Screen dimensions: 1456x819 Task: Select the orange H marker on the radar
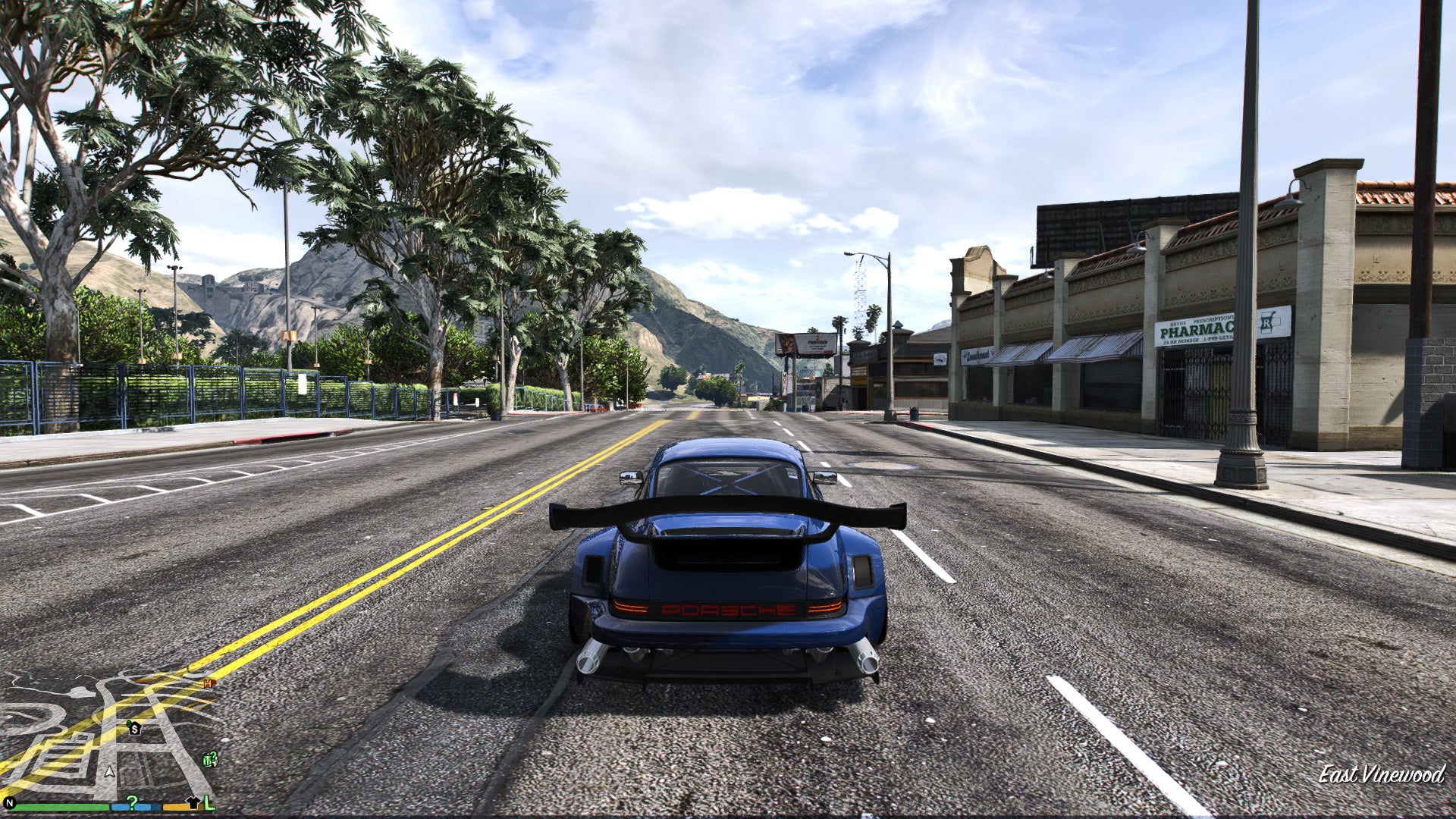tap(208, 682)
